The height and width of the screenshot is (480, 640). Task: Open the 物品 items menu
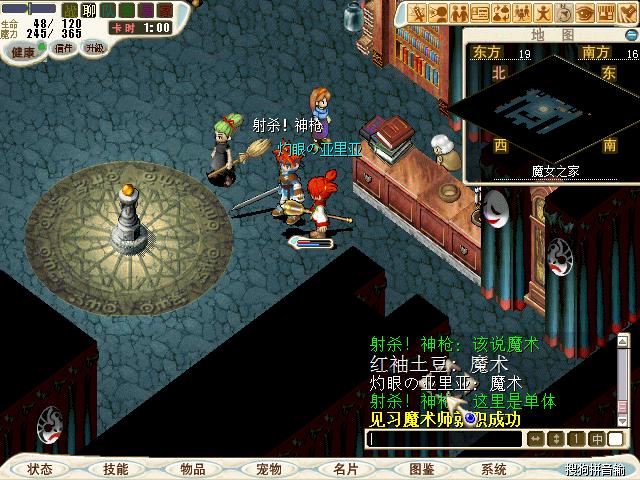pos(193,469)
